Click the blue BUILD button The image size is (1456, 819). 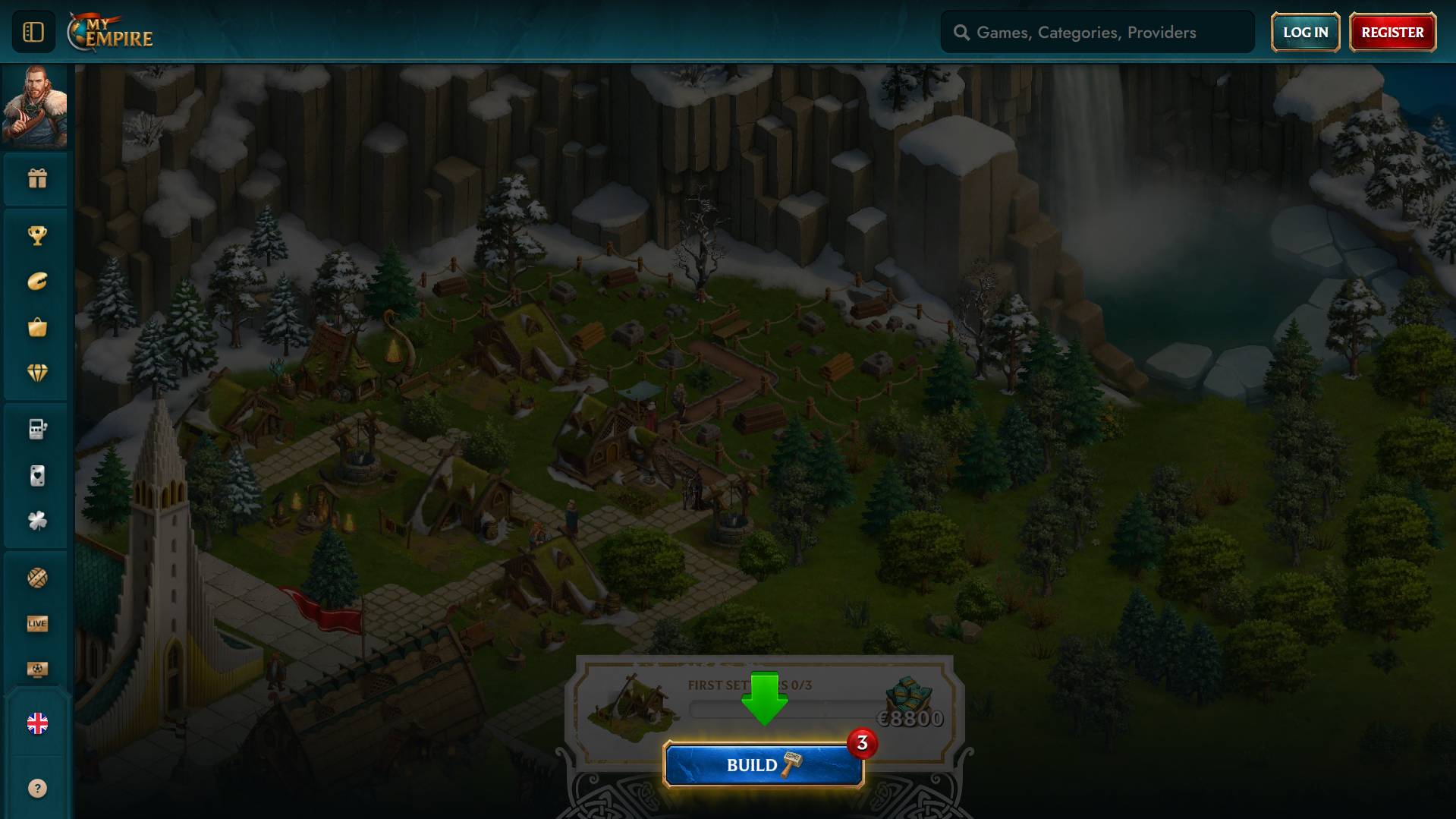(763, 765)
